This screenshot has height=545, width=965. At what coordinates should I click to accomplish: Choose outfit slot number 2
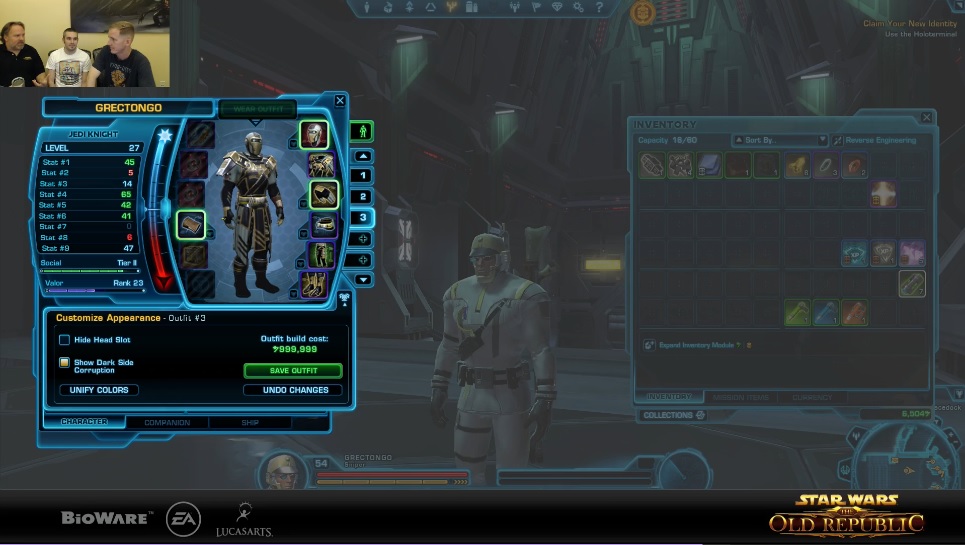coord(363,197)
